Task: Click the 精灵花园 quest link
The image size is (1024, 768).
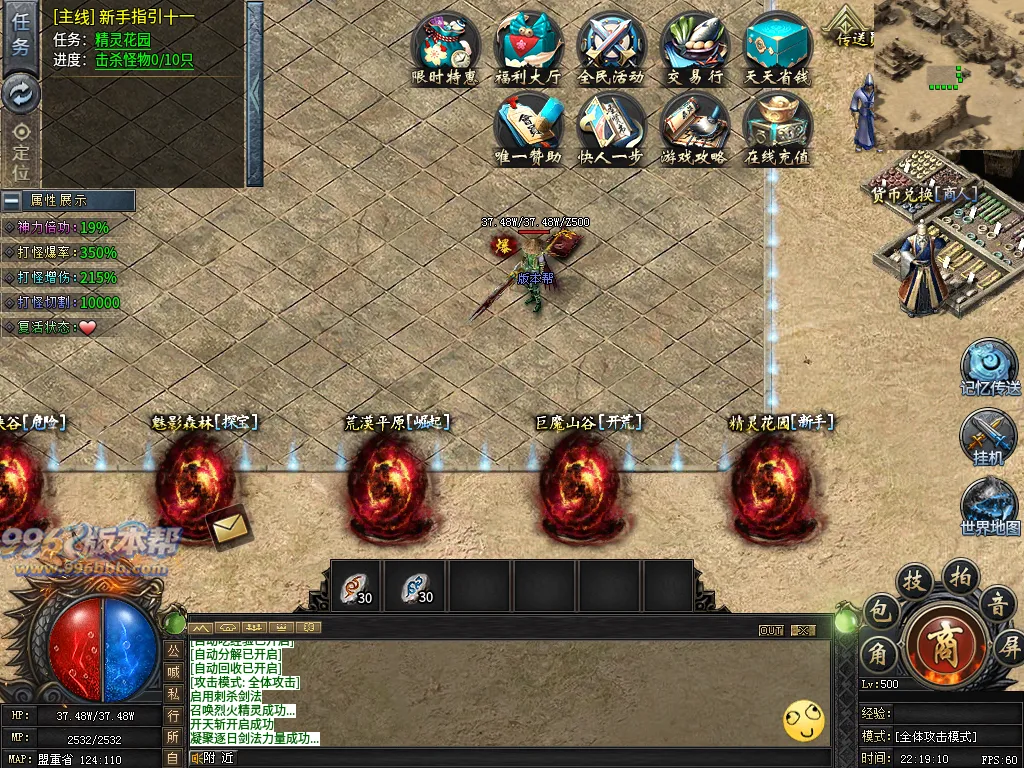Action: point(123,40)
